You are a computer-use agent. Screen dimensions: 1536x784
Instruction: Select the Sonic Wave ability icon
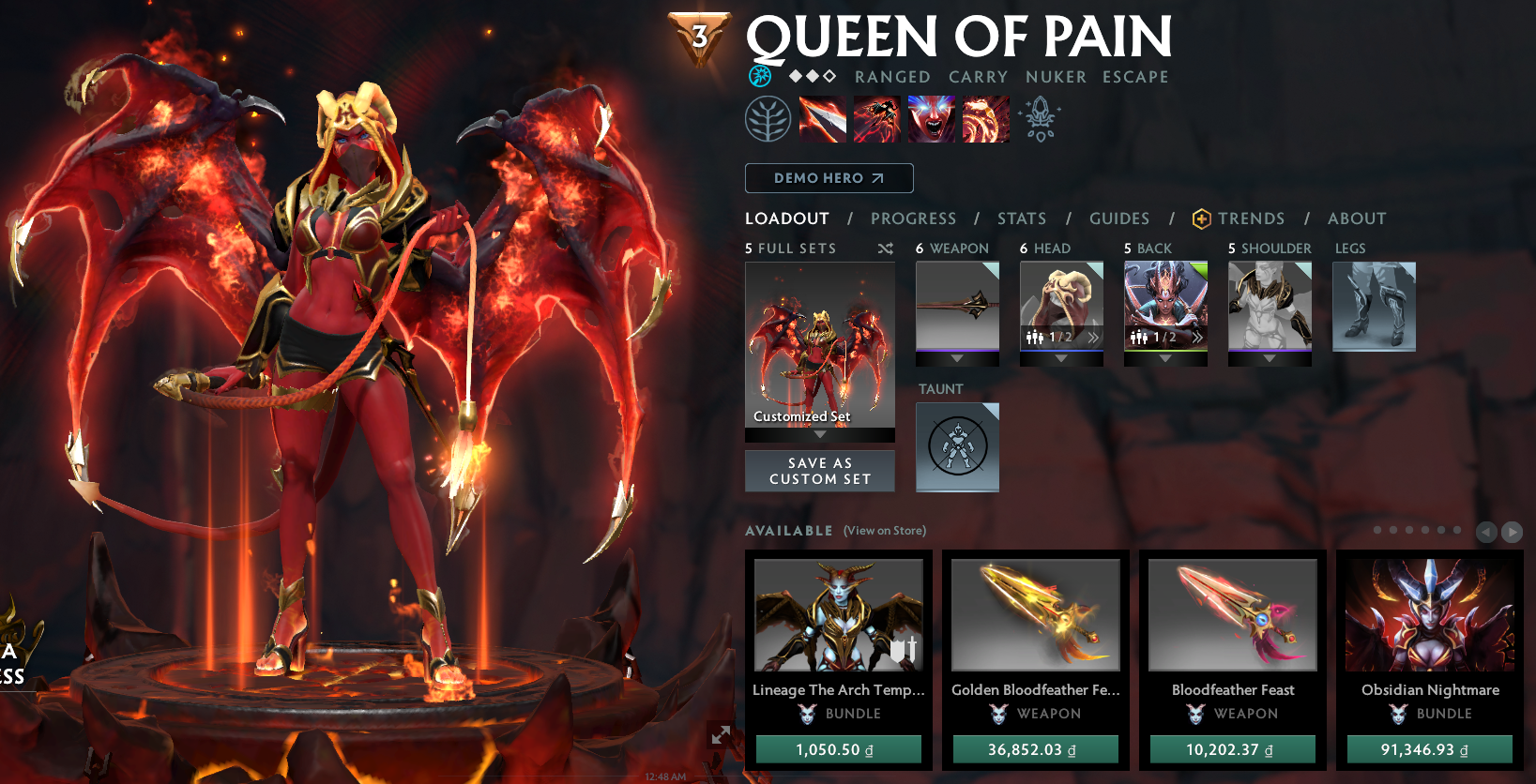coord(985,119)
